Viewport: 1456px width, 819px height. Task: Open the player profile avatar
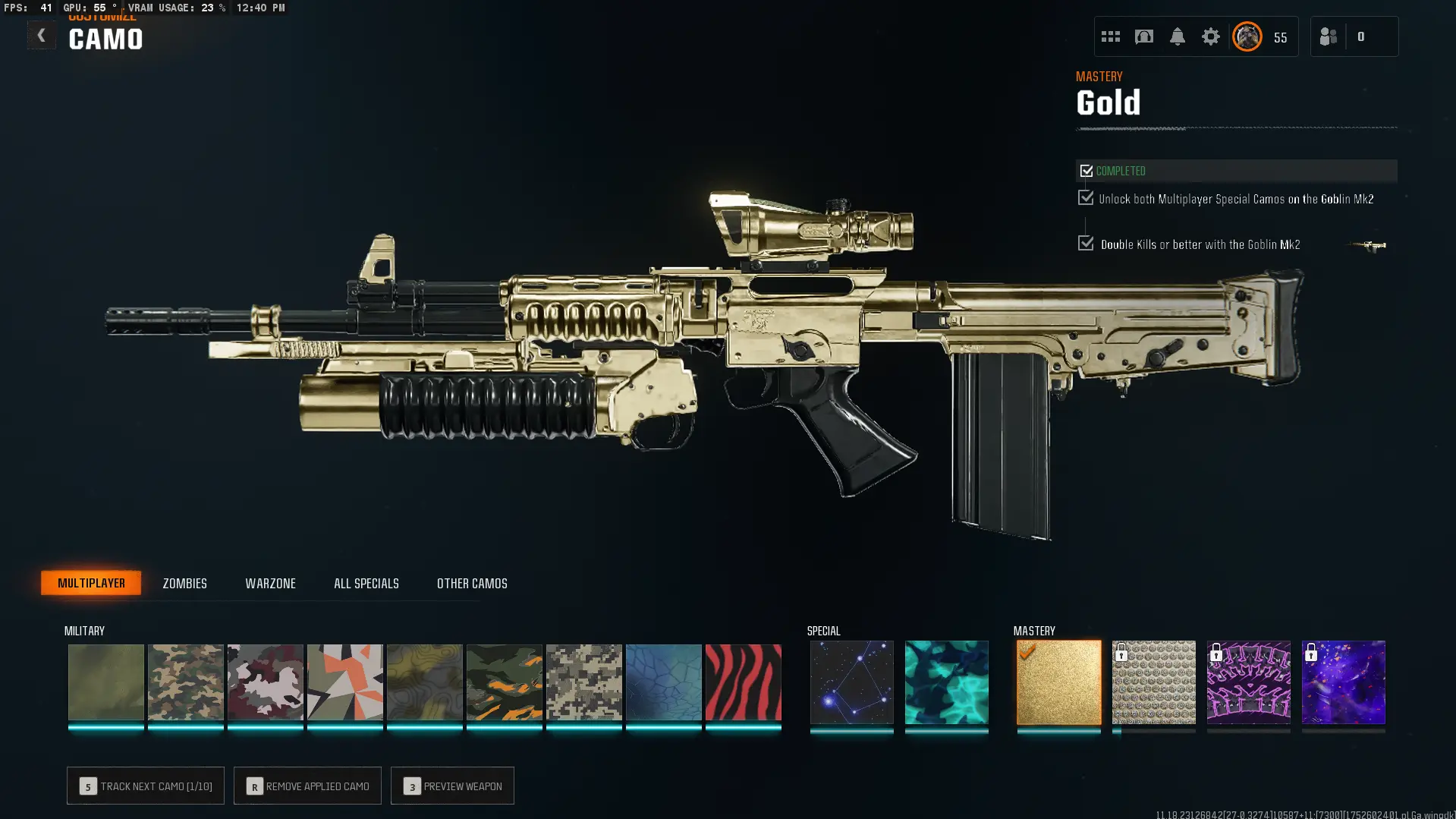click(1247, 36)
